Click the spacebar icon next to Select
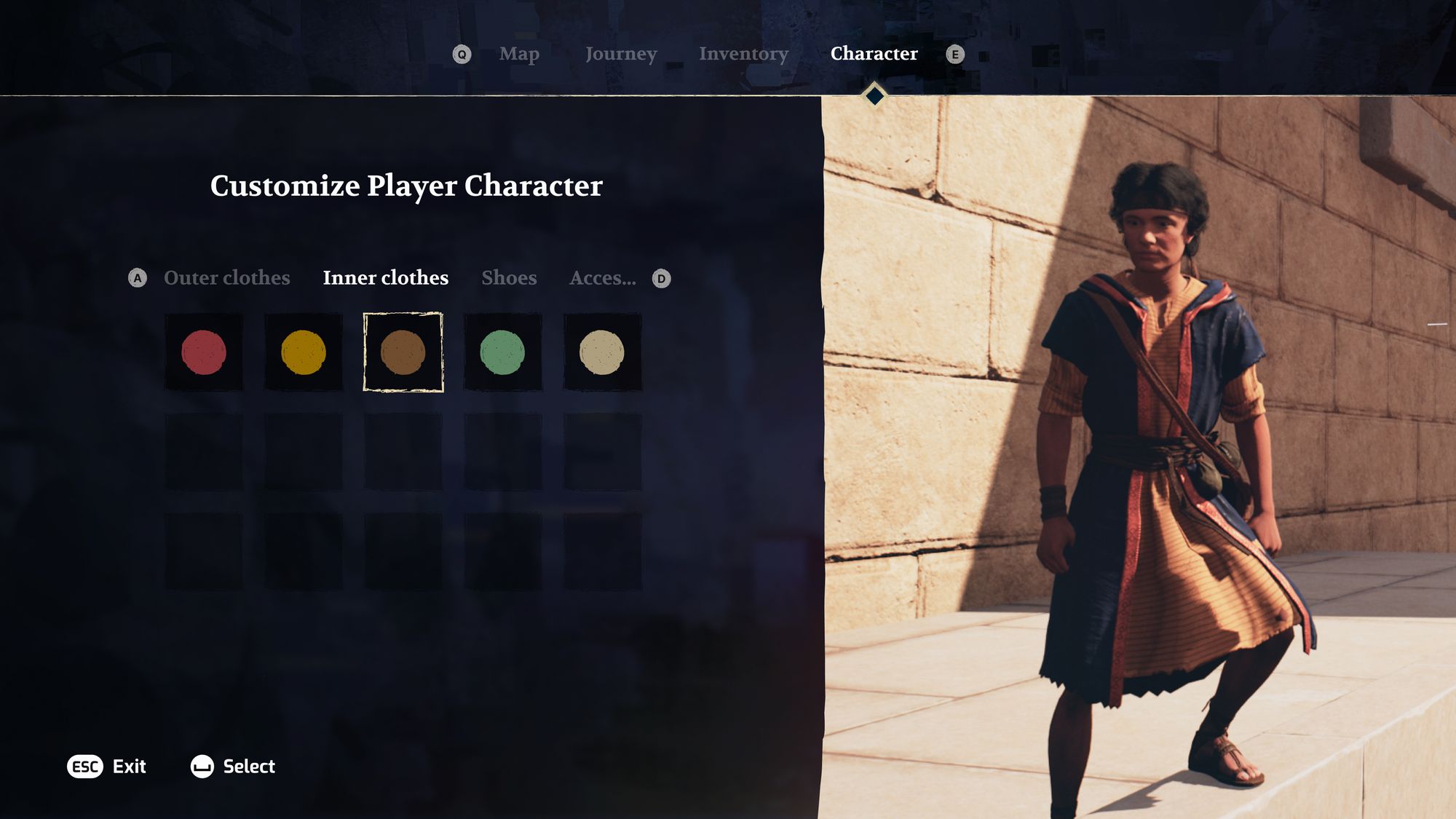The width and height of the screenshot is (1456, 819). pyautogui.click(x=202, y=767)
